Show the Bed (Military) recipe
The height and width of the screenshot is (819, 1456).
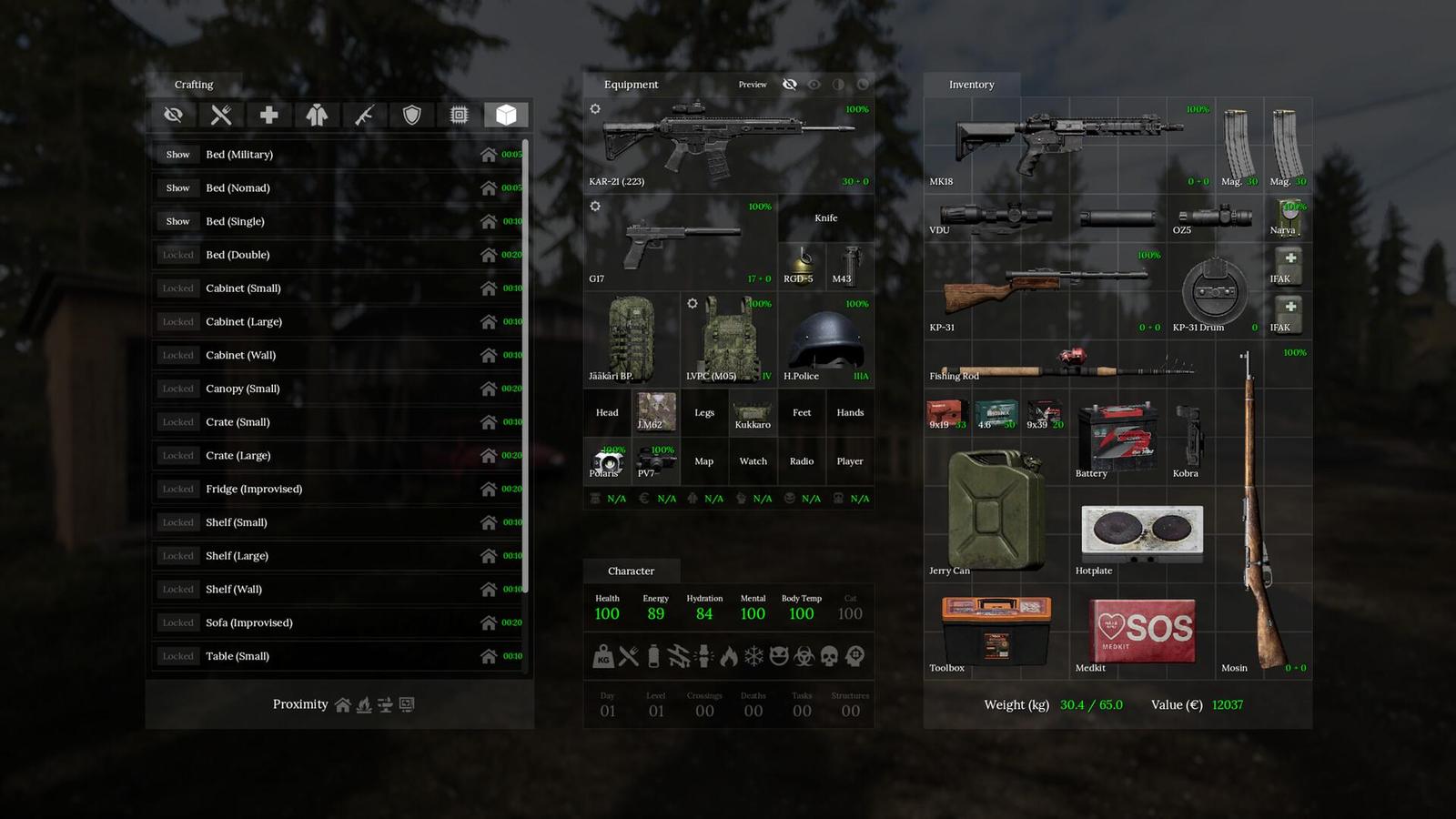point(178,155)
